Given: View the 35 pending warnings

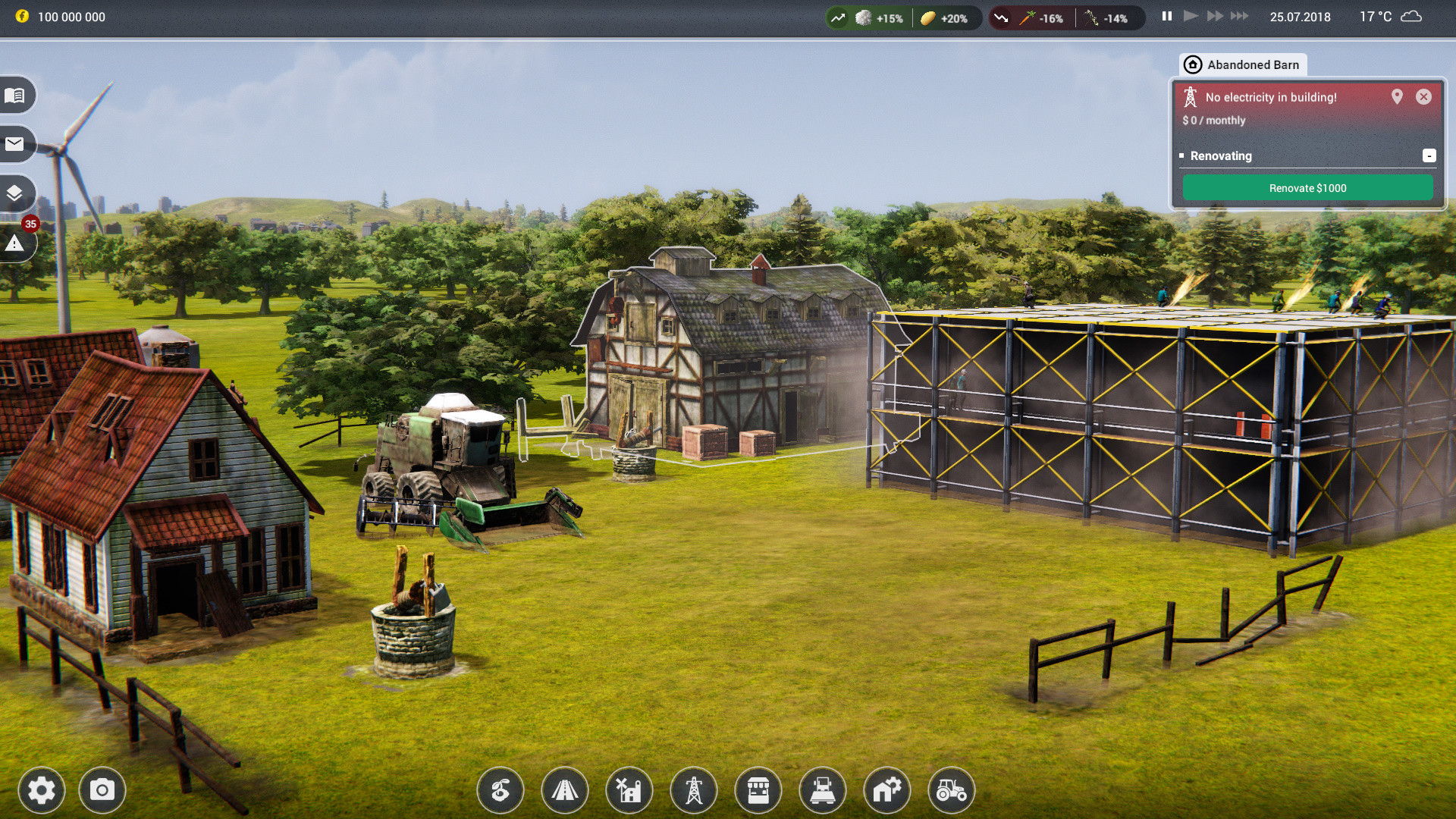Looking at the screenshot, I should click(17, 243).
